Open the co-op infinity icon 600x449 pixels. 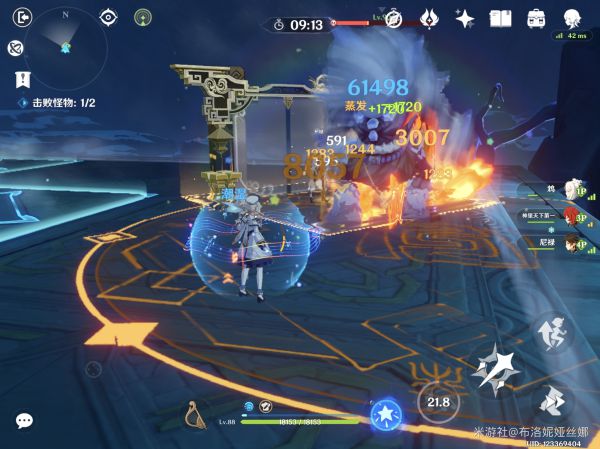pos(15,47)
